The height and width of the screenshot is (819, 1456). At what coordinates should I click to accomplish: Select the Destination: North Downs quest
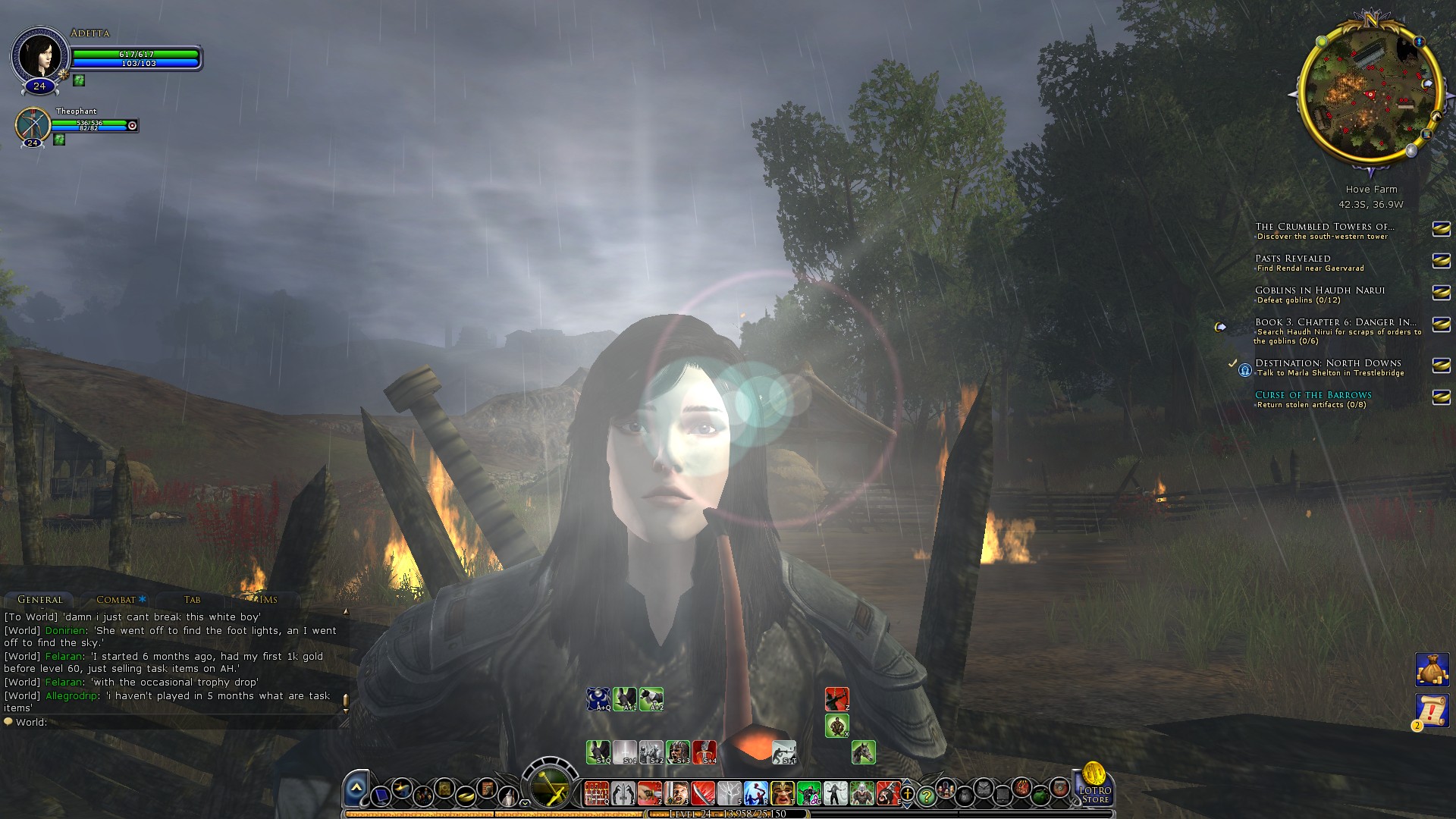(1327, 363)
